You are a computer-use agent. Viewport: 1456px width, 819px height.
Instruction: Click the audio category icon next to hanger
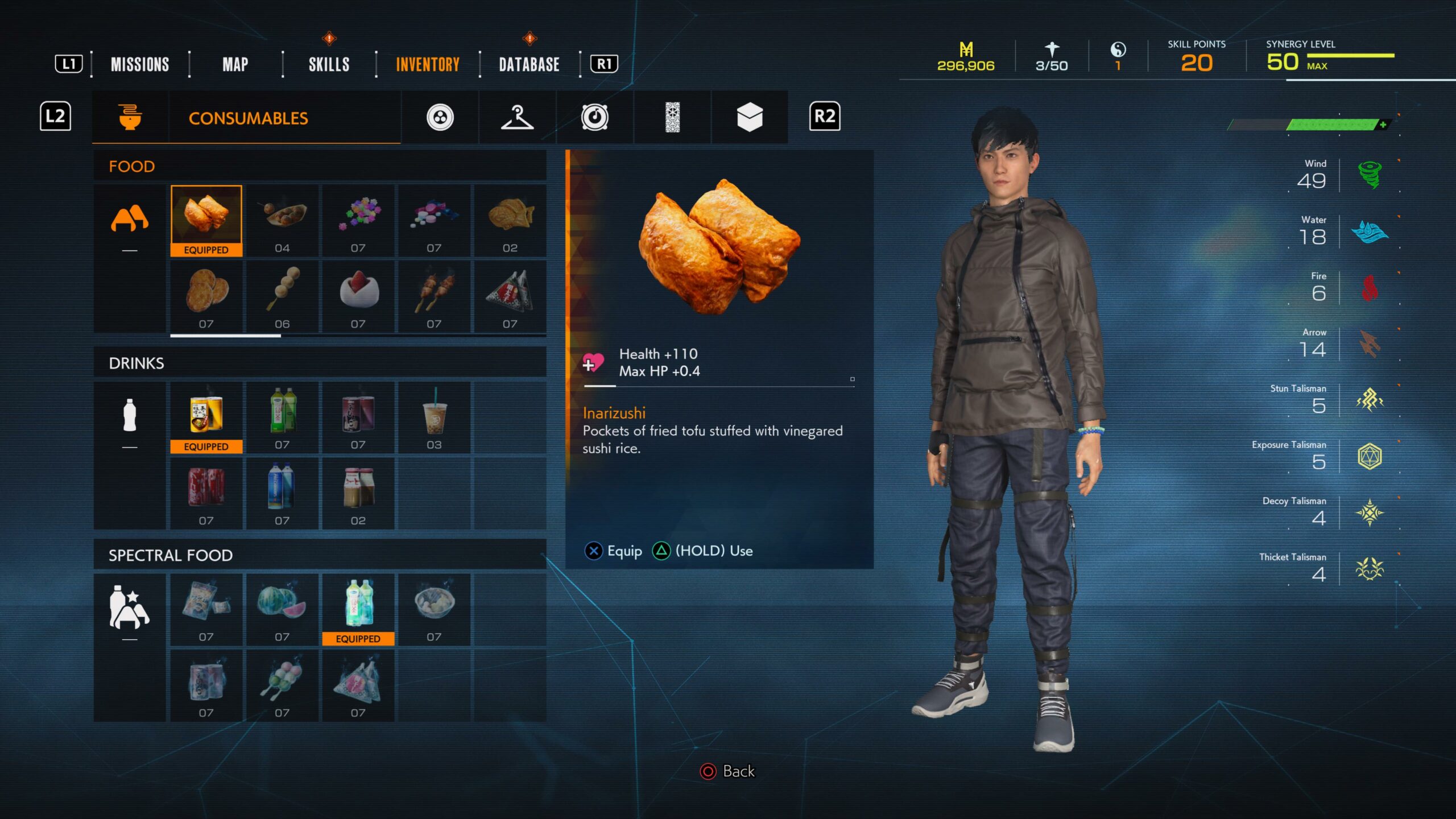(x=595, y=117)
